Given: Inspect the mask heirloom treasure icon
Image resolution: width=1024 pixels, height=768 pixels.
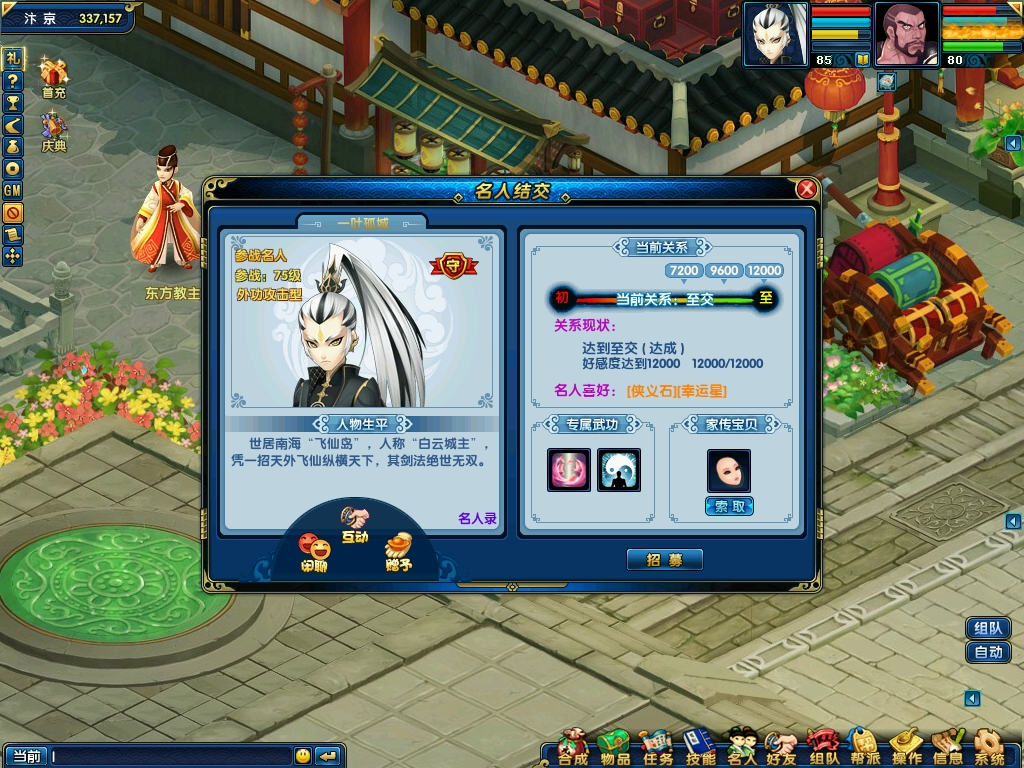Looking at the screenshot, I should coord(729,469).
